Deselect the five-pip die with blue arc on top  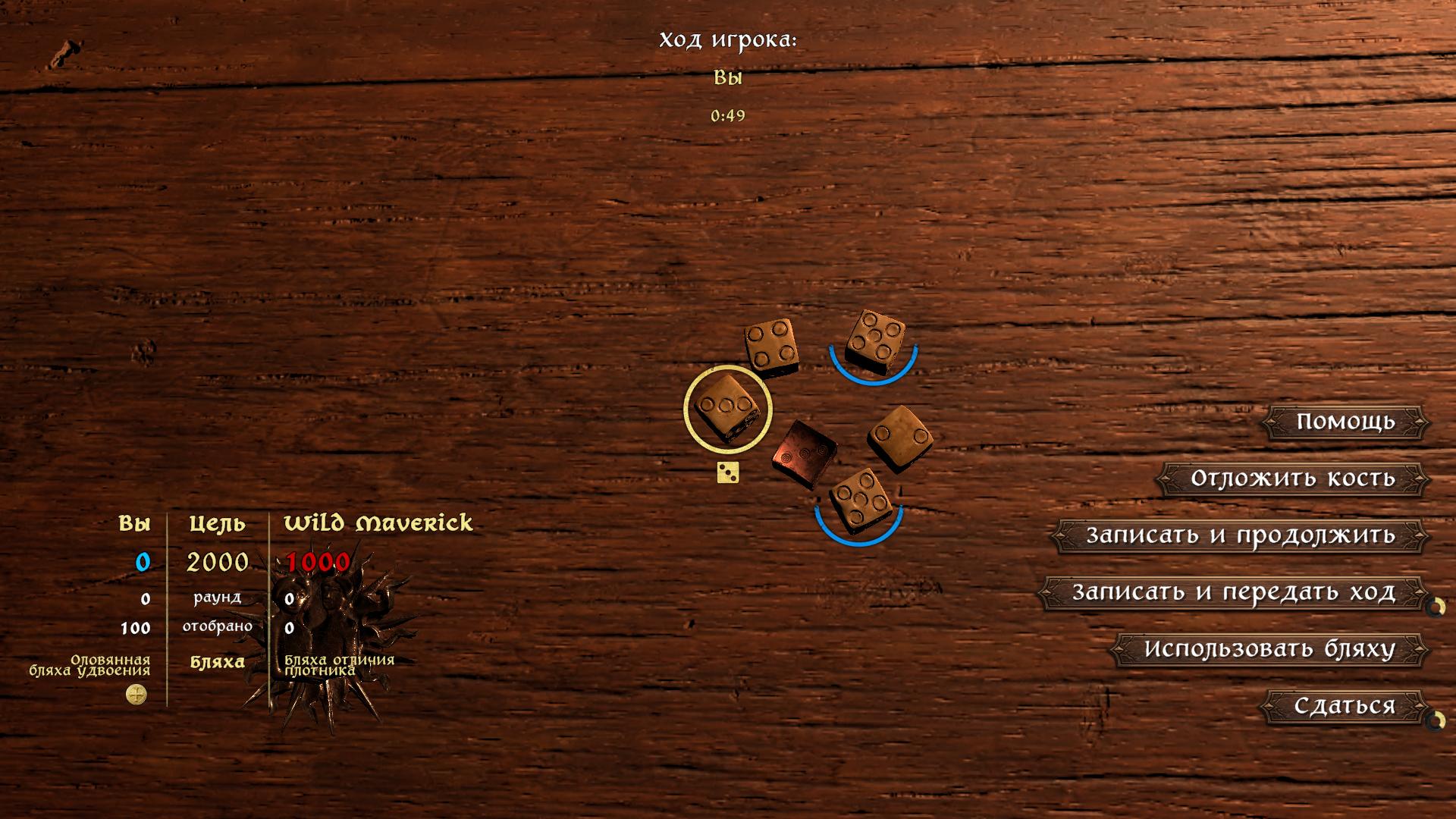(x=876, y=339)
